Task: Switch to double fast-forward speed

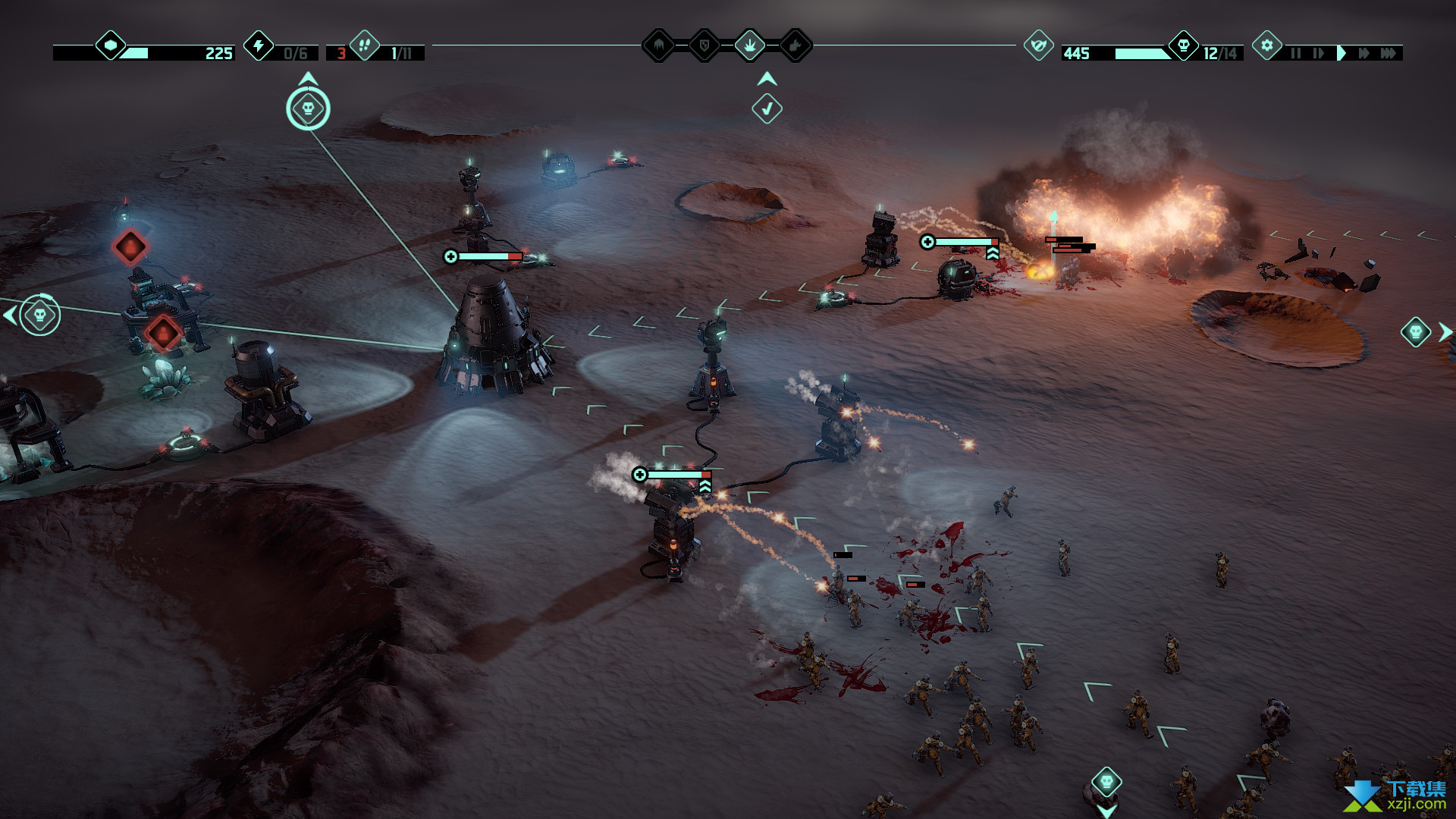Action: point(1364,53)
